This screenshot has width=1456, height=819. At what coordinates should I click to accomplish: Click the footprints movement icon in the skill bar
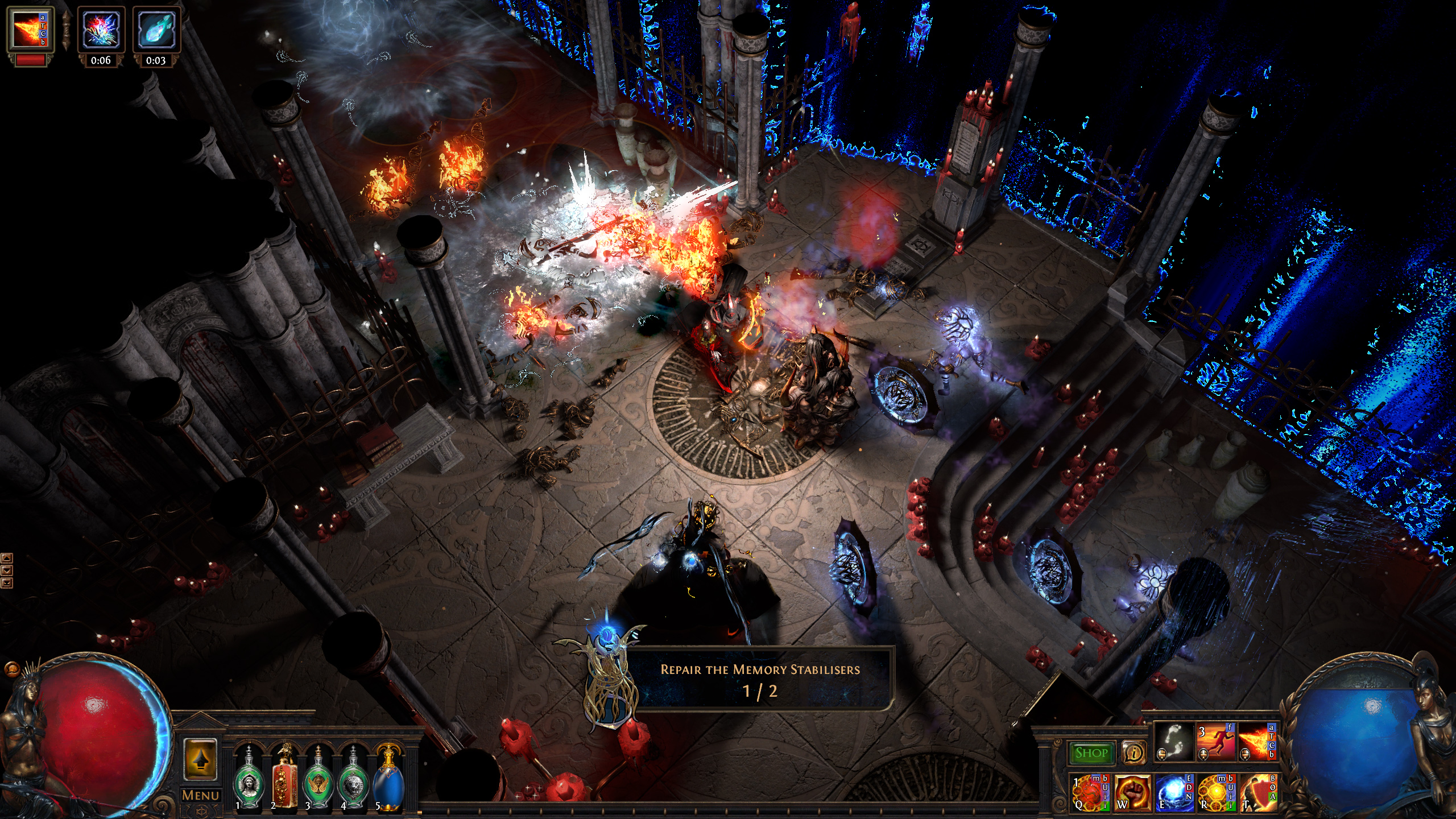pos(1174,742)
